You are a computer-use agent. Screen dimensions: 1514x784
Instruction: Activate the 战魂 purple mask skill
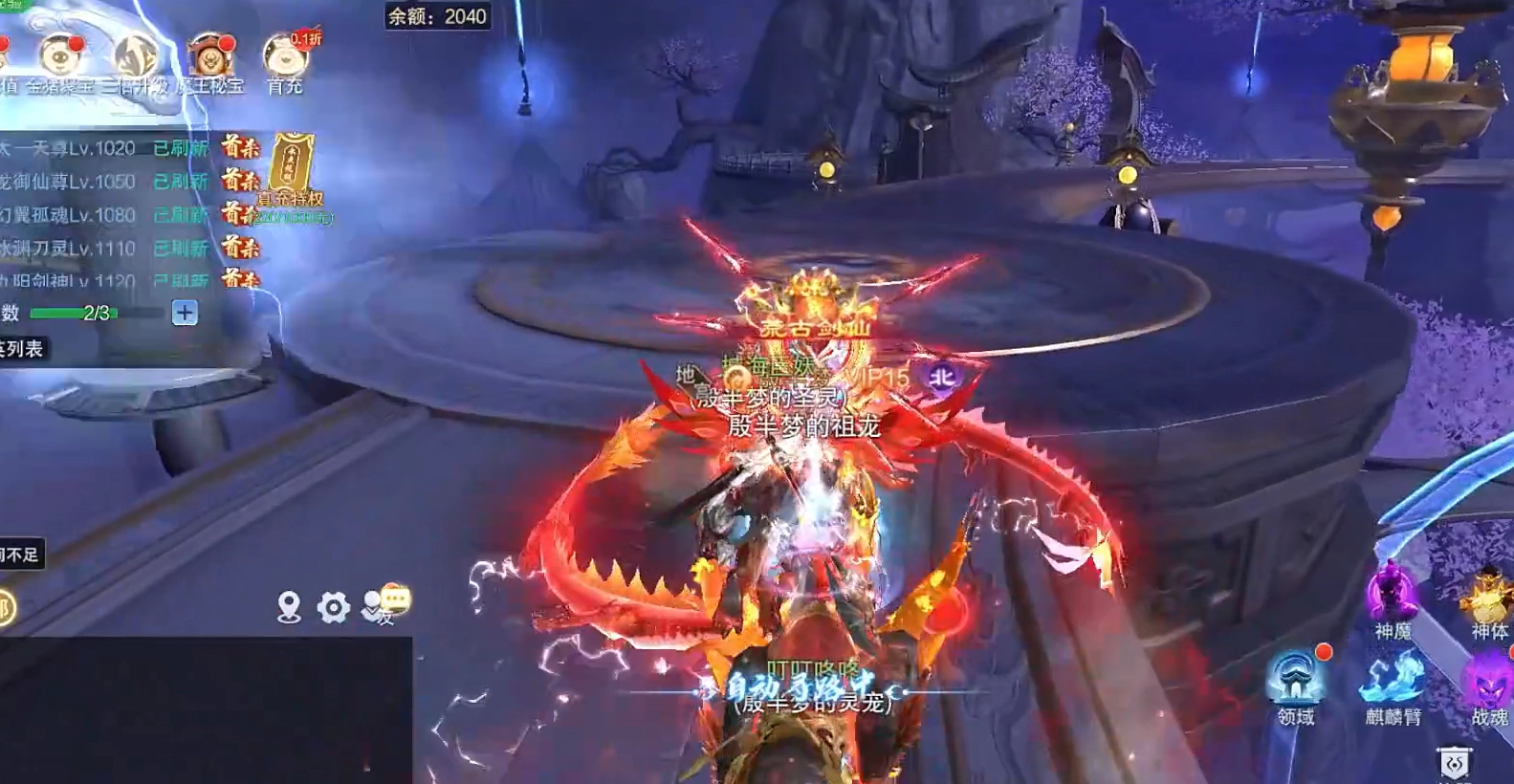1489,683
